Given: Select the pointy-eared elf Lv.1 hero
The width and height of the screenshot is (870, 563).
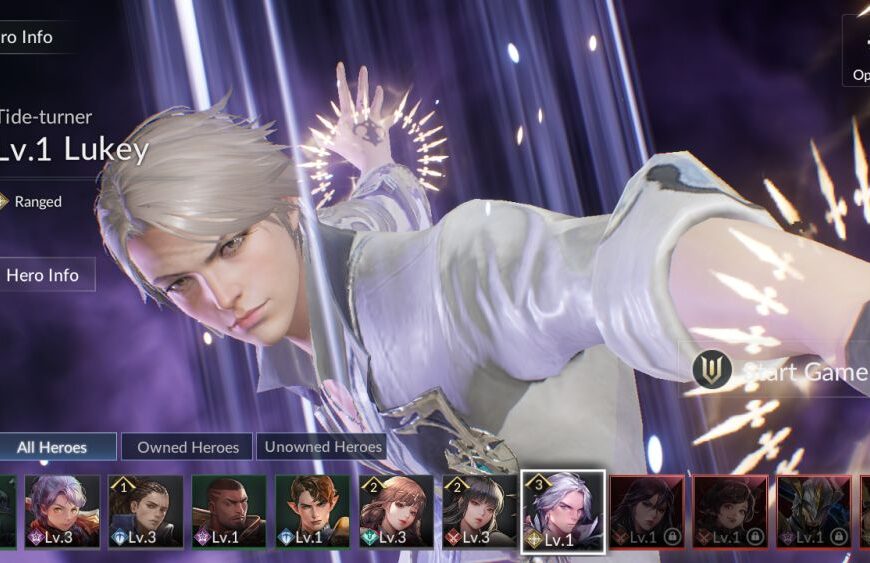Looking at the screenshot, I should [313, 511].
